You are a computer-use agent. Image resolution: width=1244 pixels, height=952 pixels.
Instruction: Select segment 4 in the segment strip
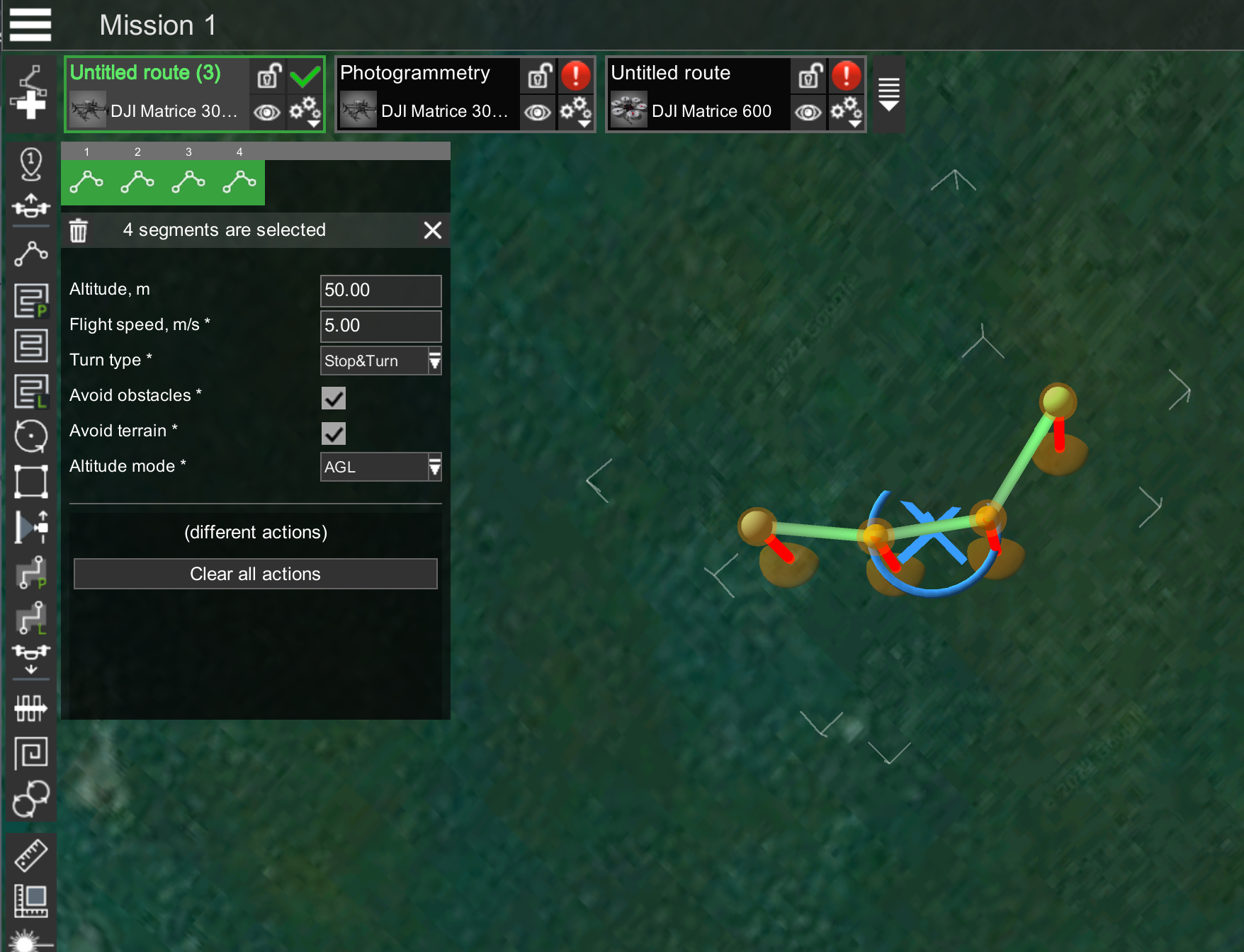click(x=239, y=182)
